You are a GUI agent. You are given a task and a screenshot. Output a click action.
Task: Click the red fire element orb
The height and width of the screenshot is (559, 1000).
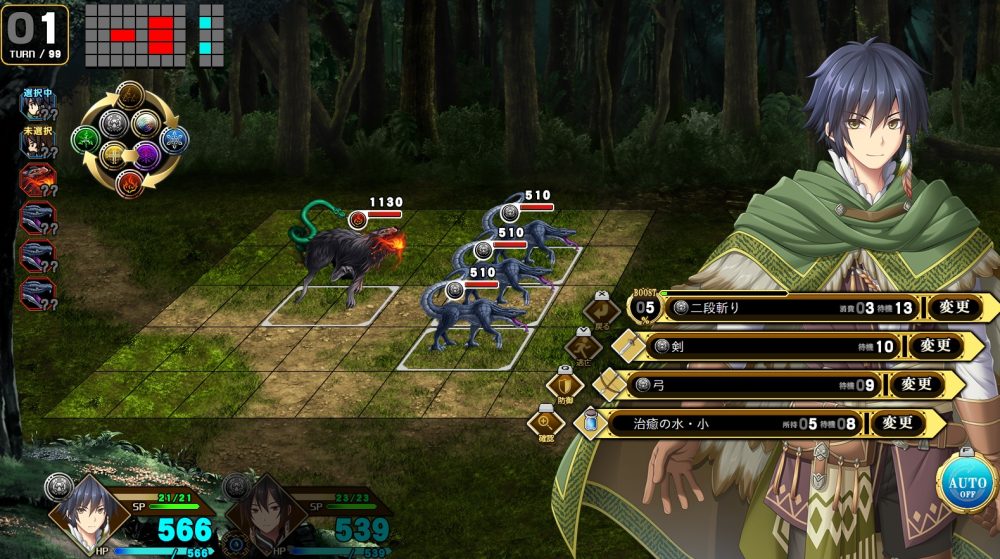(x=130, y=183)
